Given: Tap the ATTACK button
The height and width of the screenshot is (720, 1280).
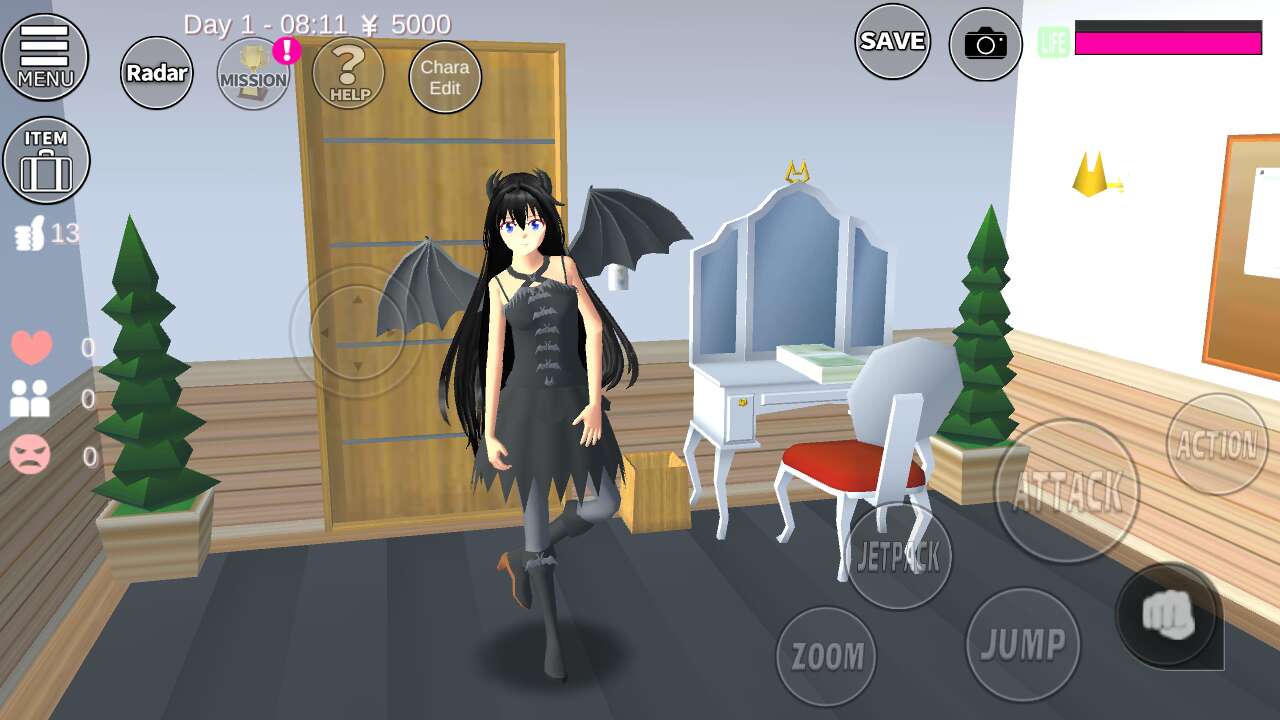Looking at the screenshot, I should click(x=1067, y=490).
